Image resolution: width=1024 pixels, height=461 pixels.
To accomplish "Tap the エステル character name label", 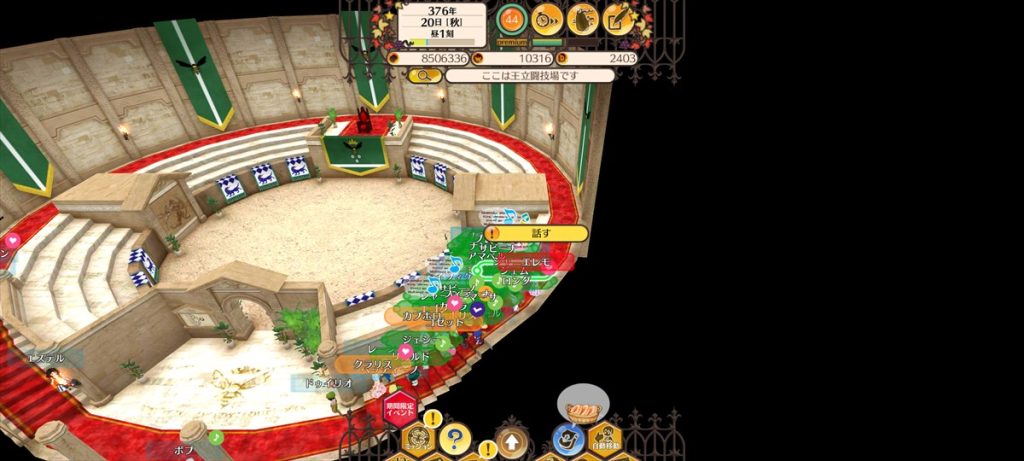I will [46, 357].
